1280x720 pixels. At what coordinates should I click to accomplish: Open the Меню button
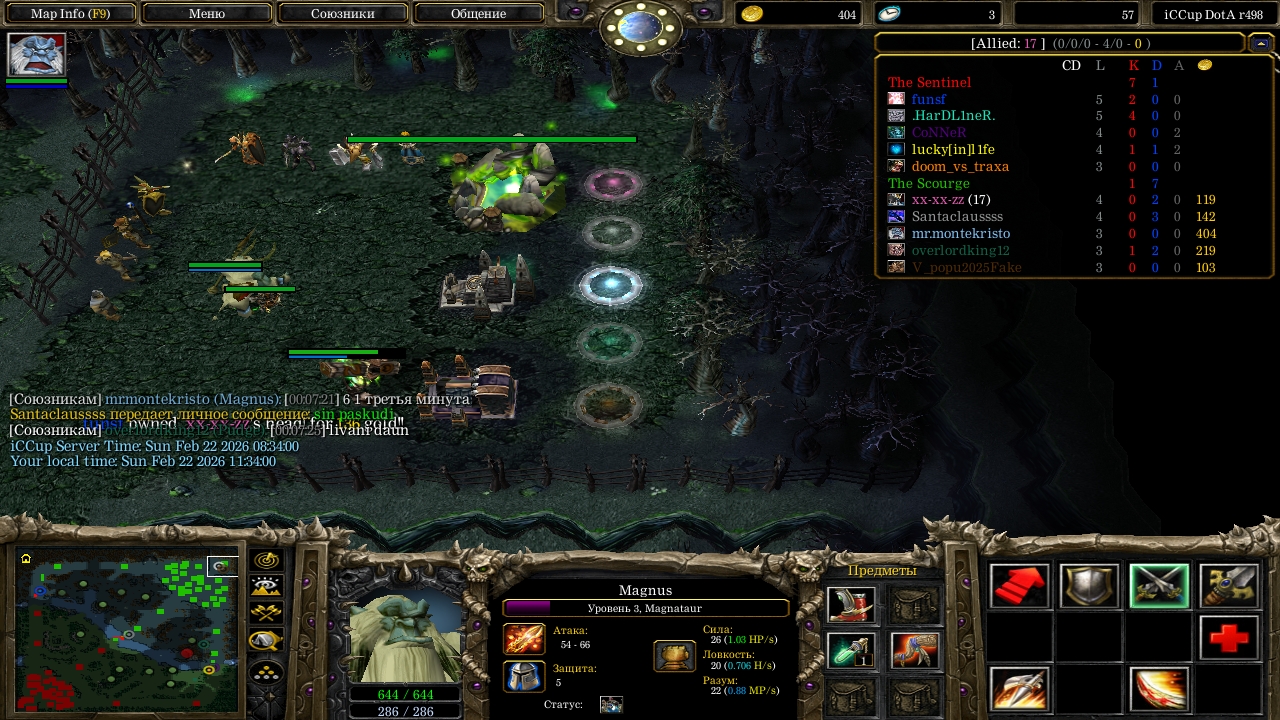[x=207, y=14]
